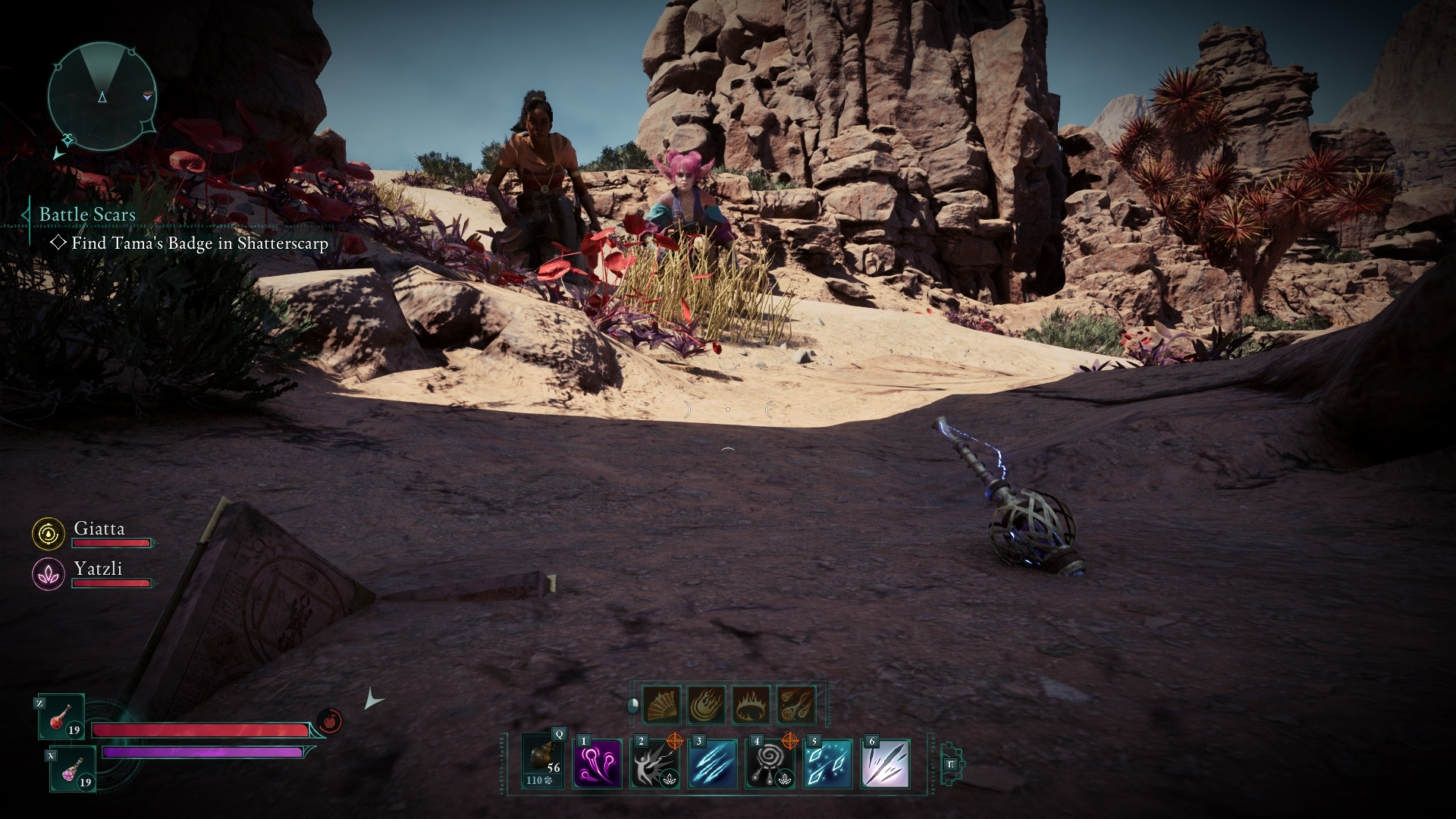Select Yatzli's companion portrait icon

click(x=48, y=574)
